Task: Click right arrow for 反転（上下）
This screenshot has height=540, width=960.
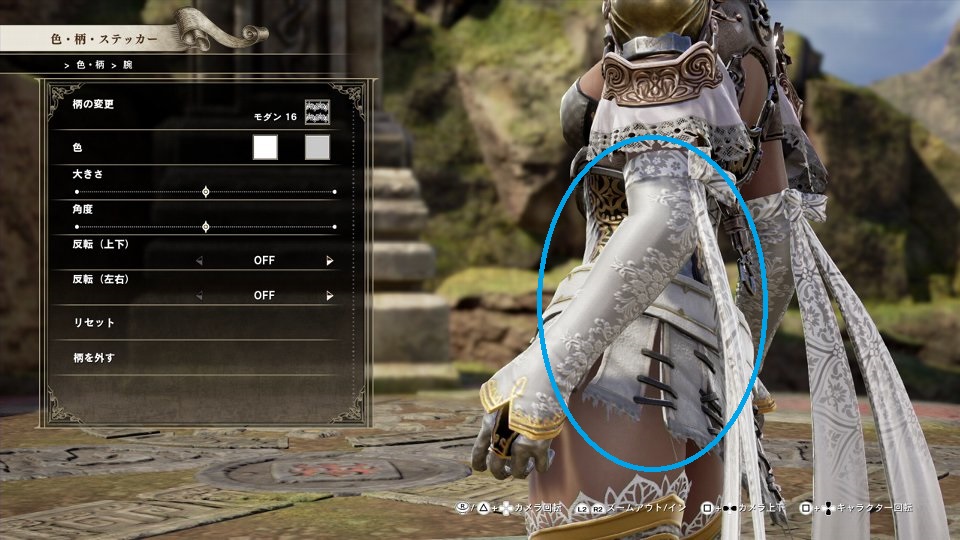Action: tap(330, 261)
